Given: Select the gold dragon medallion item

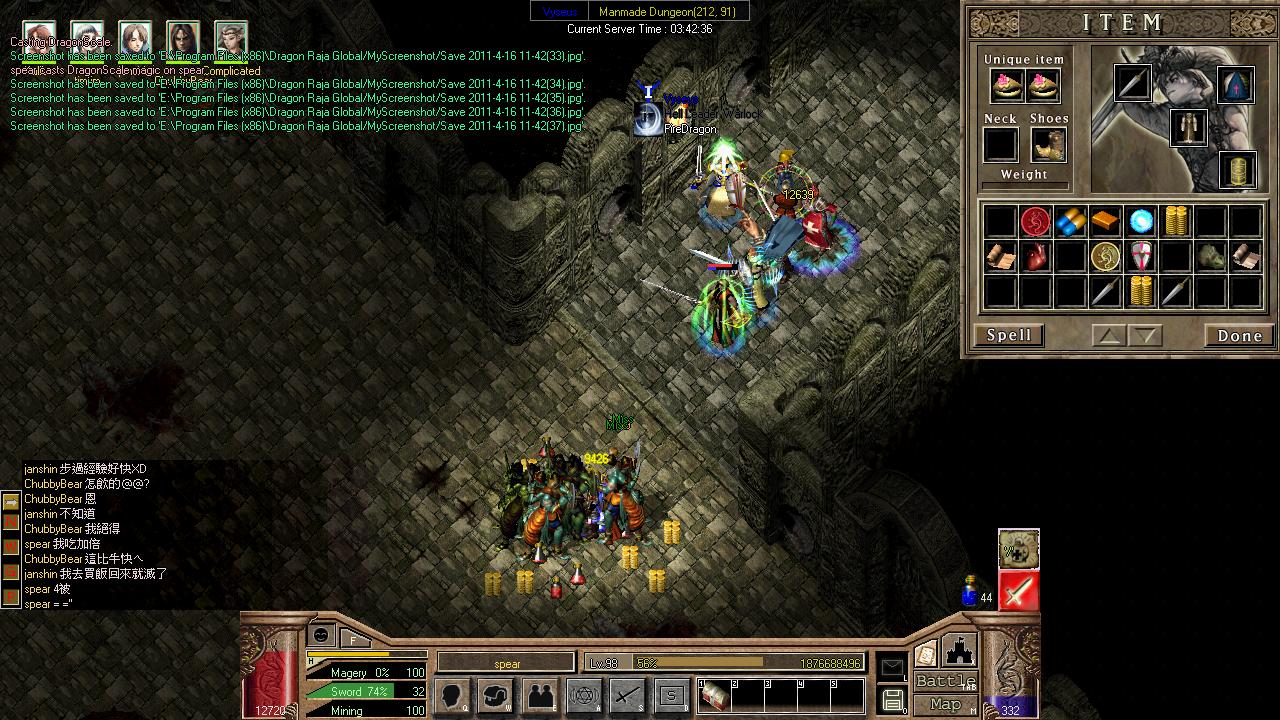Looking at the screenshot, I should click(x=1105, y=257).
